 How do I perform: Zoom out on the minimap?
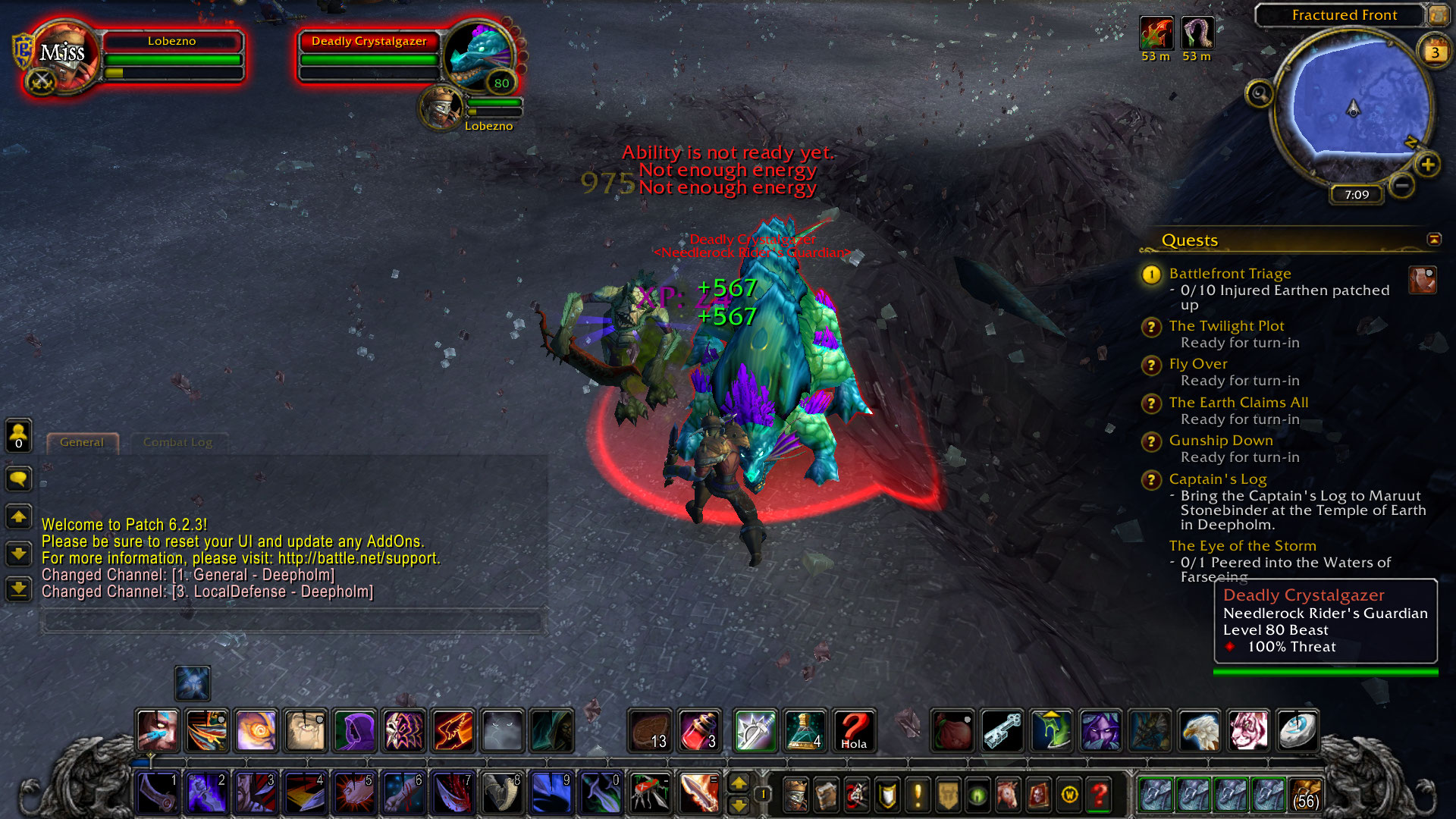pyautogui.click(x=1402, y=185)
